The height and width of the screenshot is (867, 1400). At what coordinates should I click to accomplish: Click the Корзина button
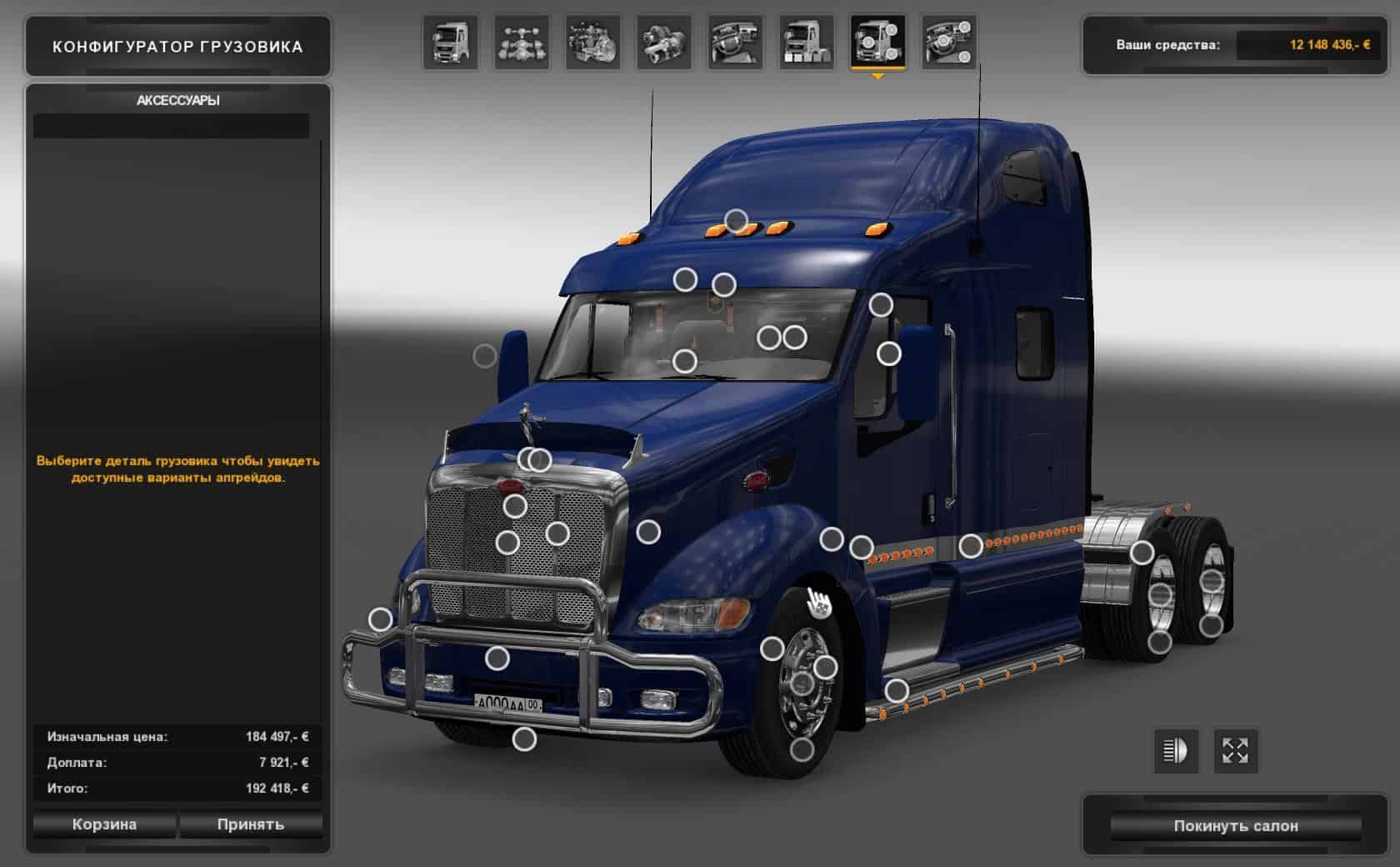[x=104, y=824]
